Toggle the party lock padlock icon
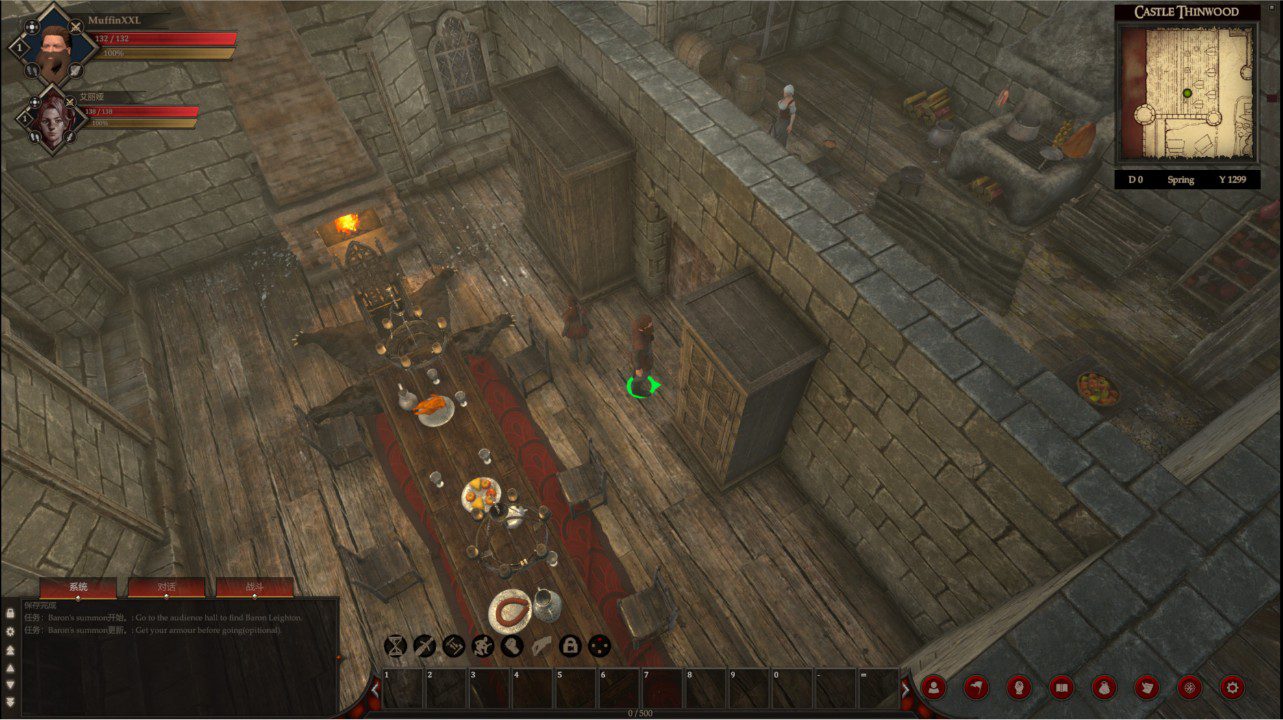The image size is (1283, 720). 571,646
